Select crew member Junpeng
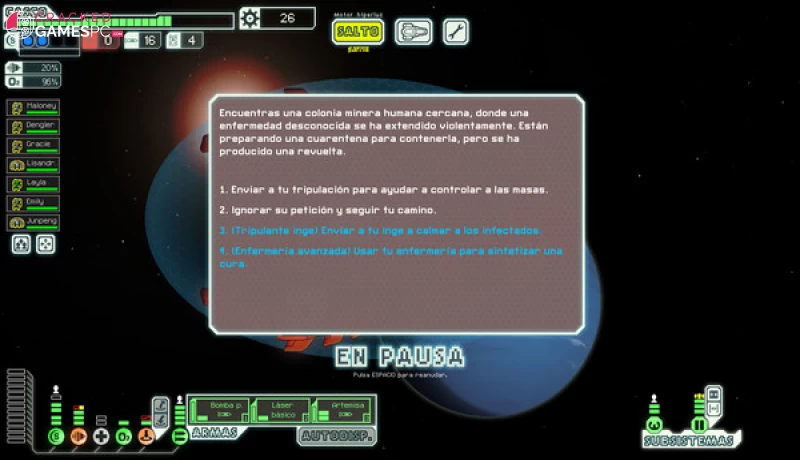The width and height of the screenshot is (800, 460). [x=33, y=222]
